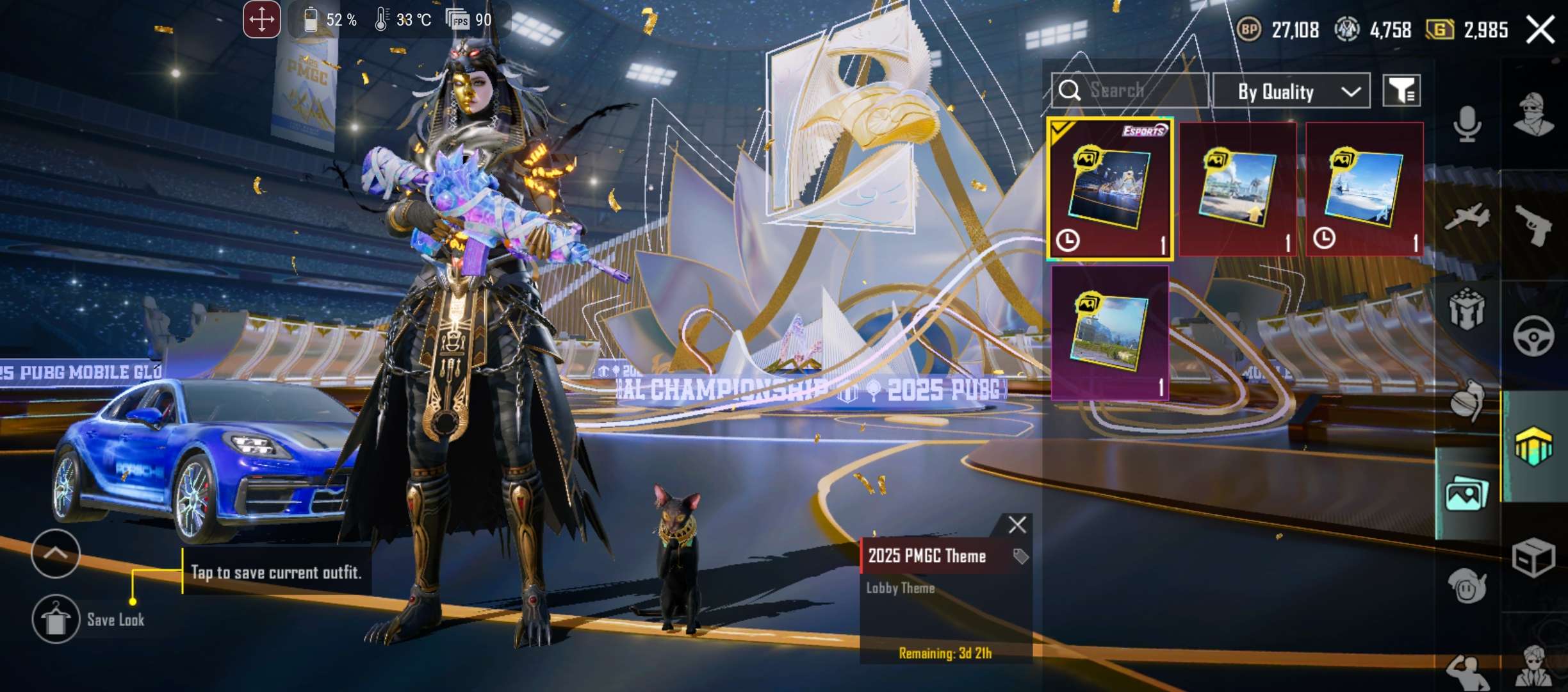Switch to the airplane skins category
This screenshot has width=1568, height=692.
click(x=1467, y=217)
